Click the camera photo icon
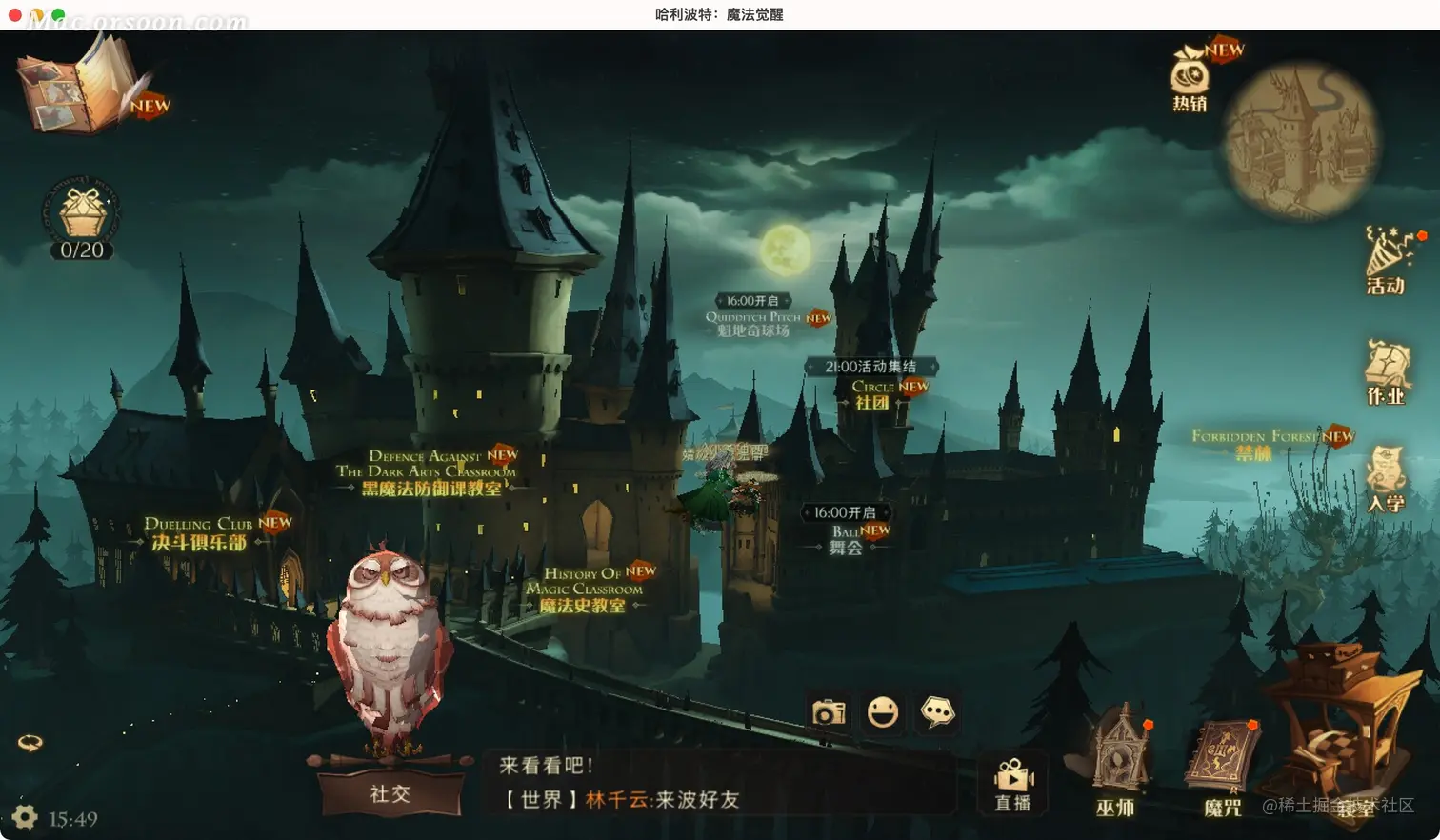Viewport: 1440px width, 840px height. [x=828, y=712]
